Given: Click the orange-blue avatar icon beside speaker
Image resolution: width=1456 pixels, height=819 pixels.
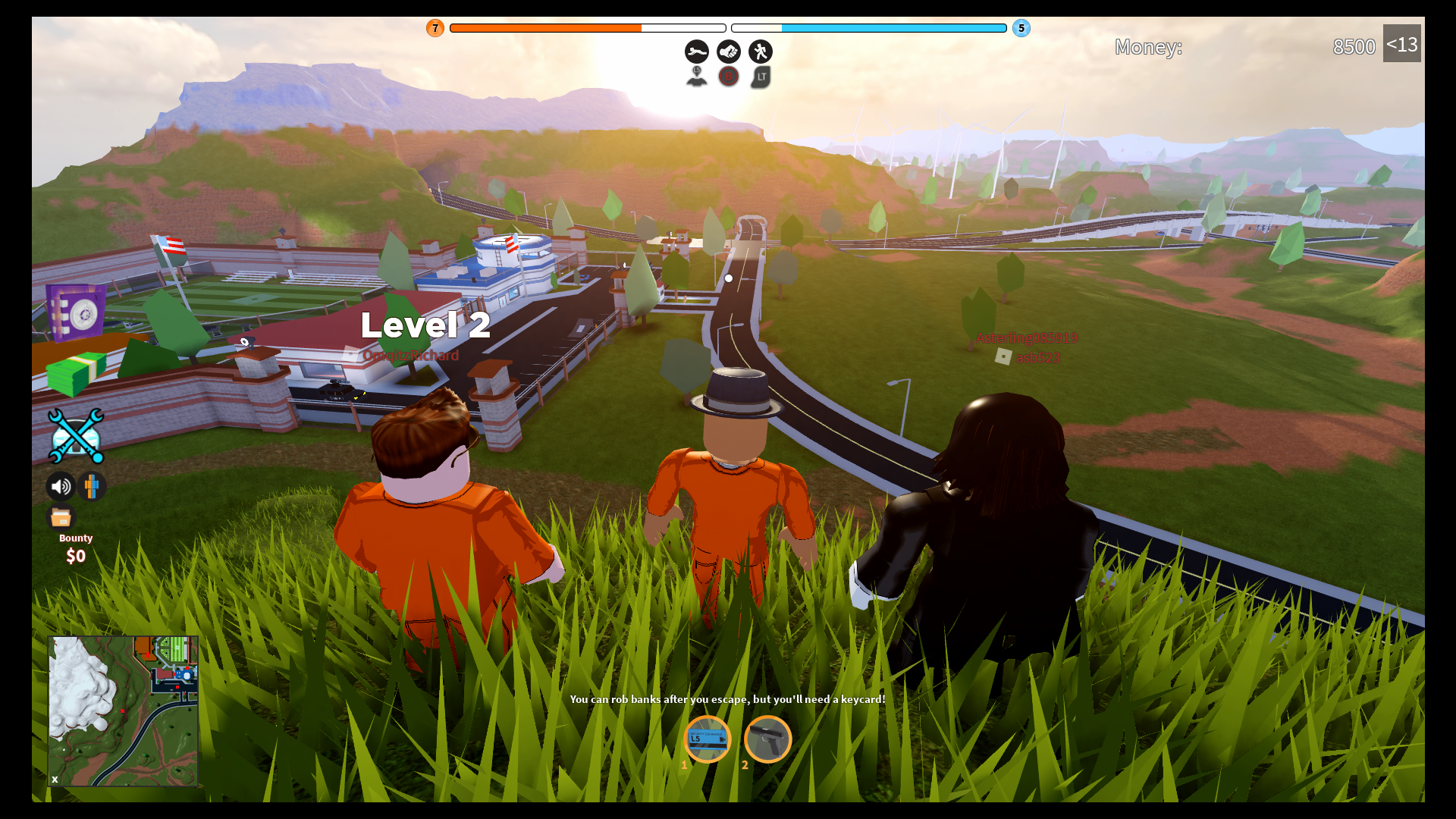Looking at the screenshot, I should click(91, 486).
